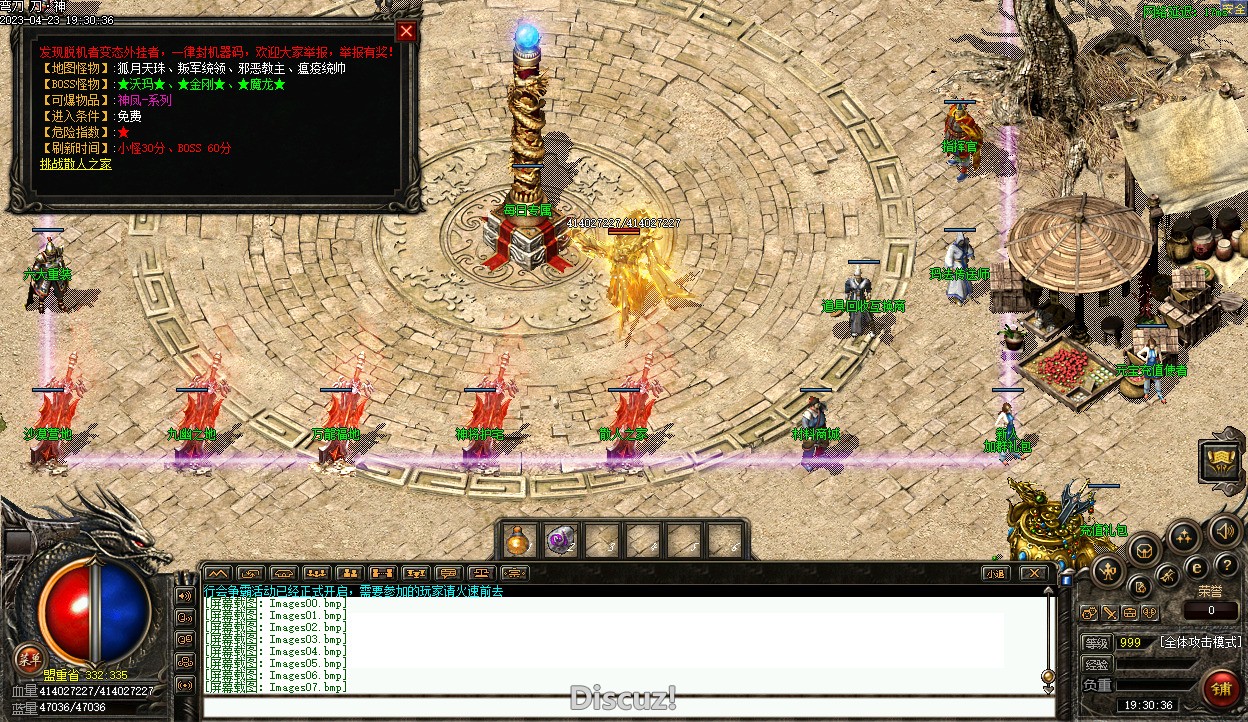
Task: Use the purple scroll hotbar item
Action: click(x=559, y=541)
